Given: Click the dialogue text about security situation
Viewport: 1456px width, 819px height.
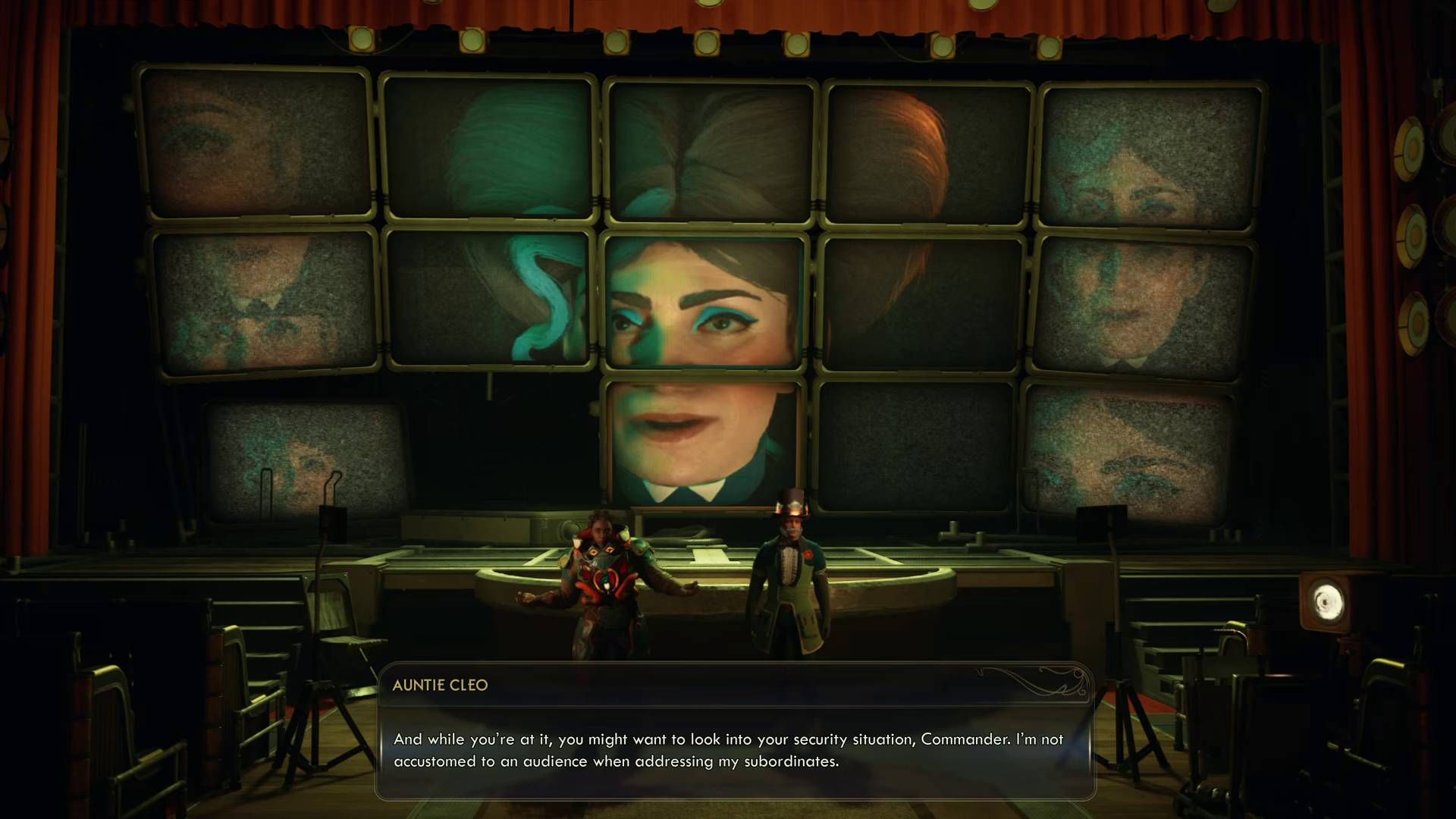Looking at the screenshot, I should click(726, 738).
